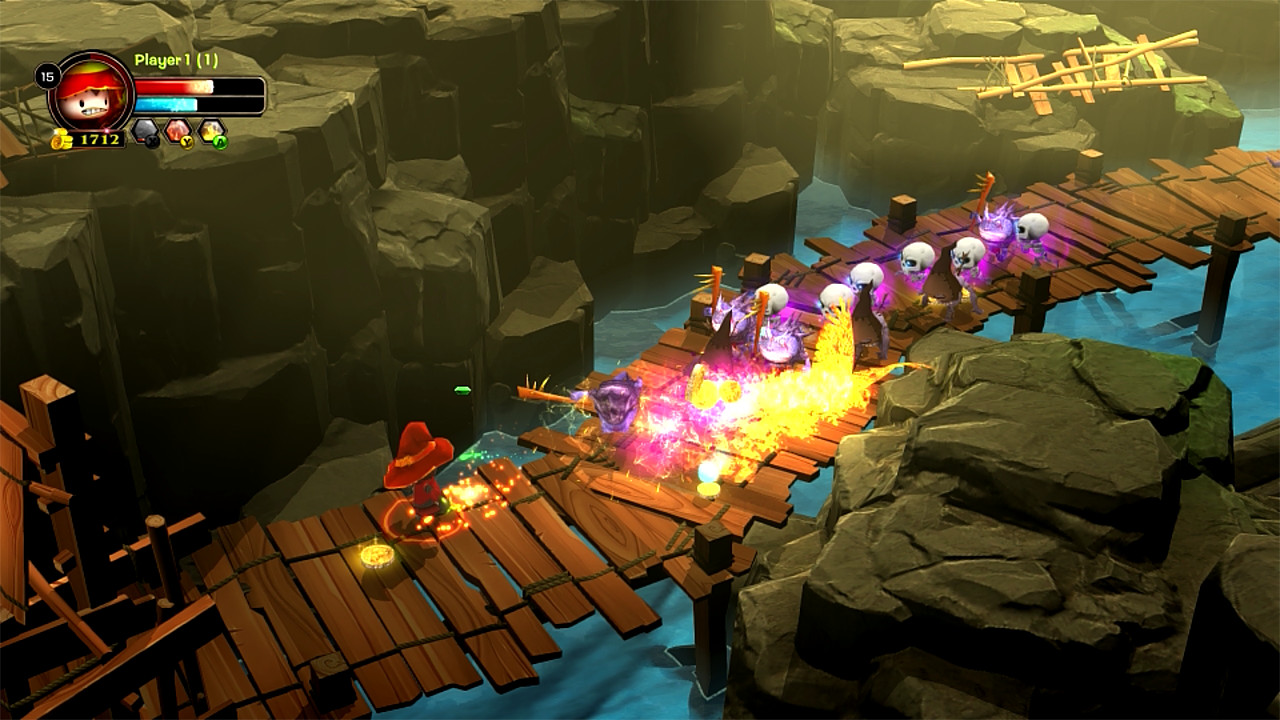The width and height of the screenshot is (1280, 720).
Task: Toggle the X button binding indicator
Action: (x=150, y=143)
